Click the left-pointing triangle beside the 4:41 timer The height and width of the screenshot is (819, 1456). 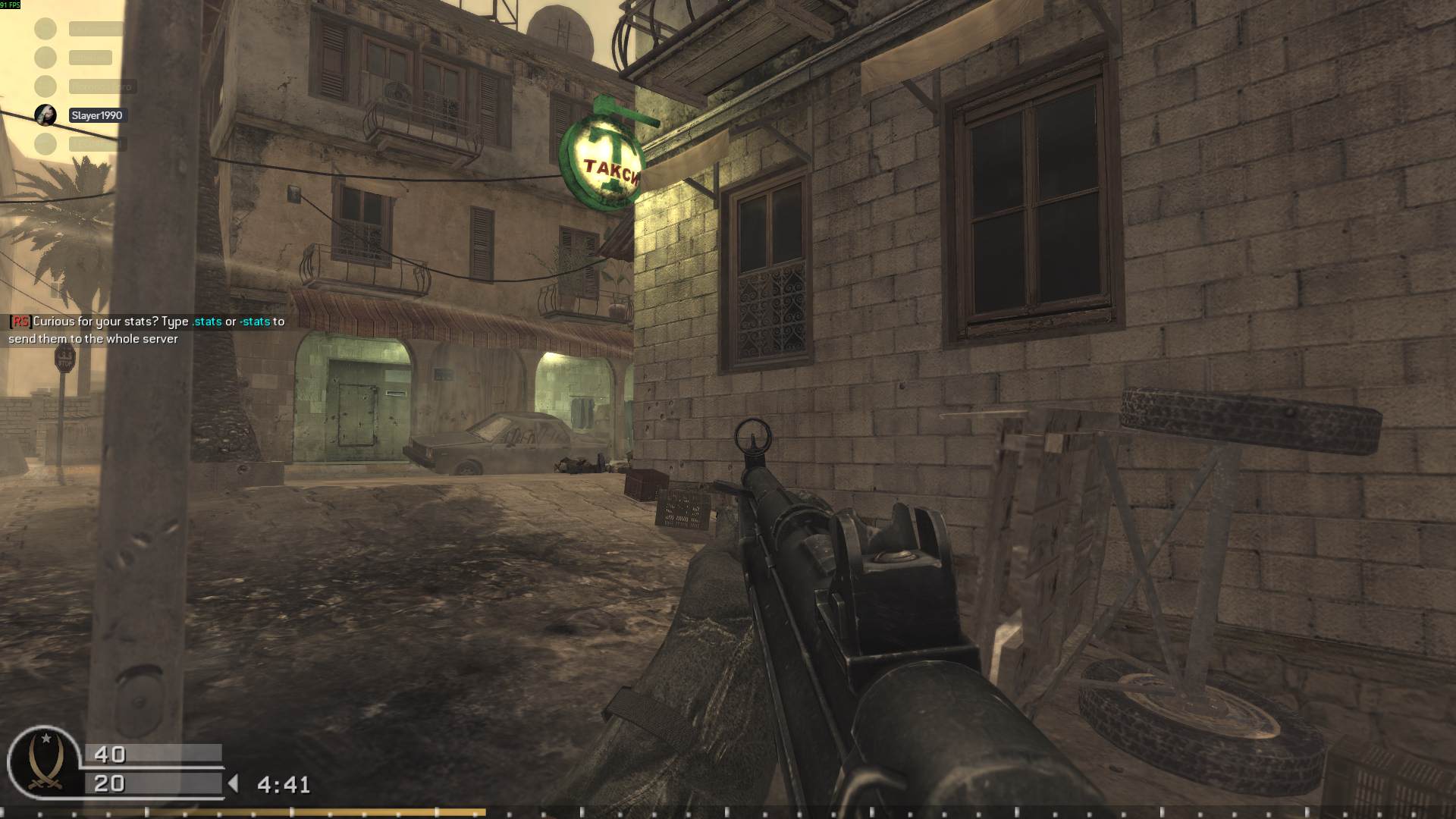coord(234,783)
